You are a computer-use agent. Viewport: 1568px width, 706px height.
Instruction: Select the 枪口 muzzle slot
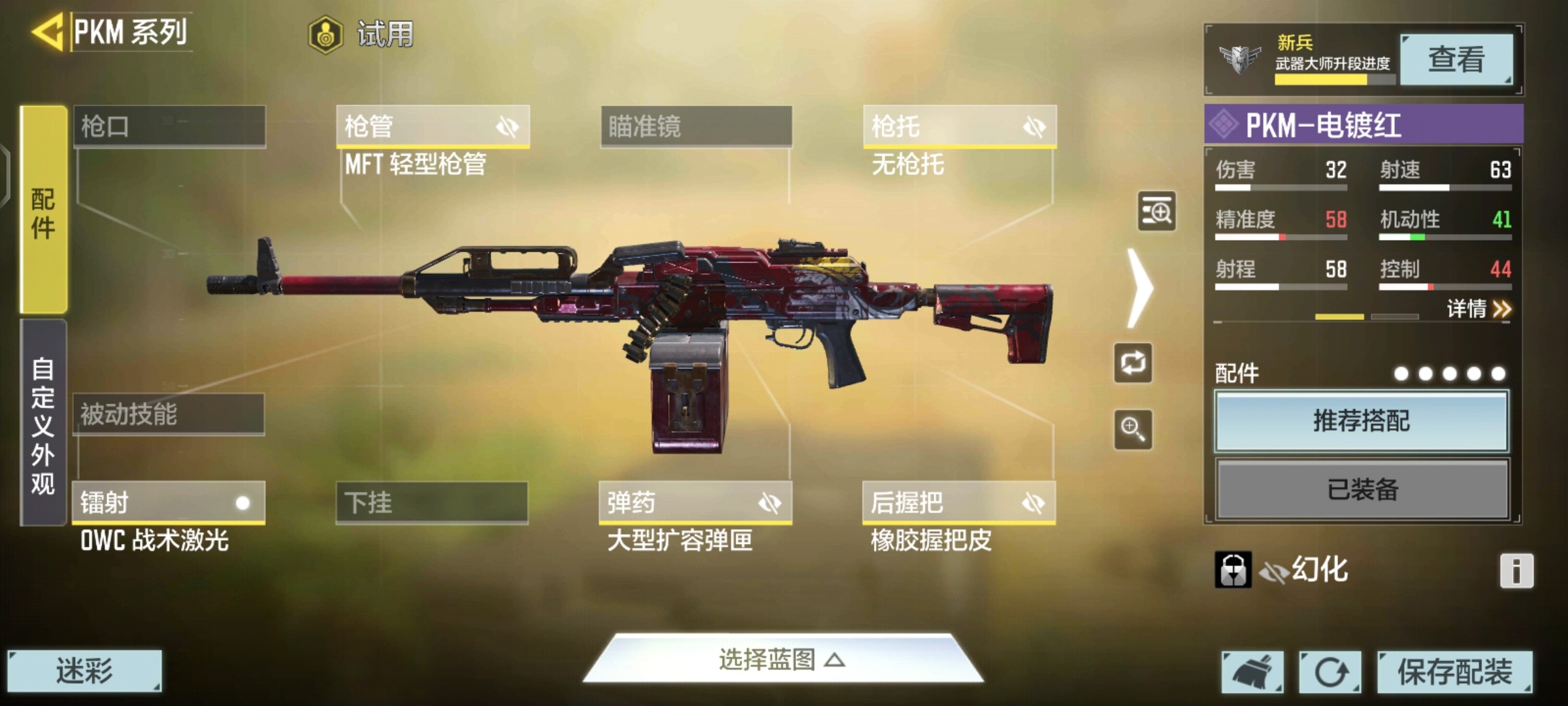pos(169,126)
